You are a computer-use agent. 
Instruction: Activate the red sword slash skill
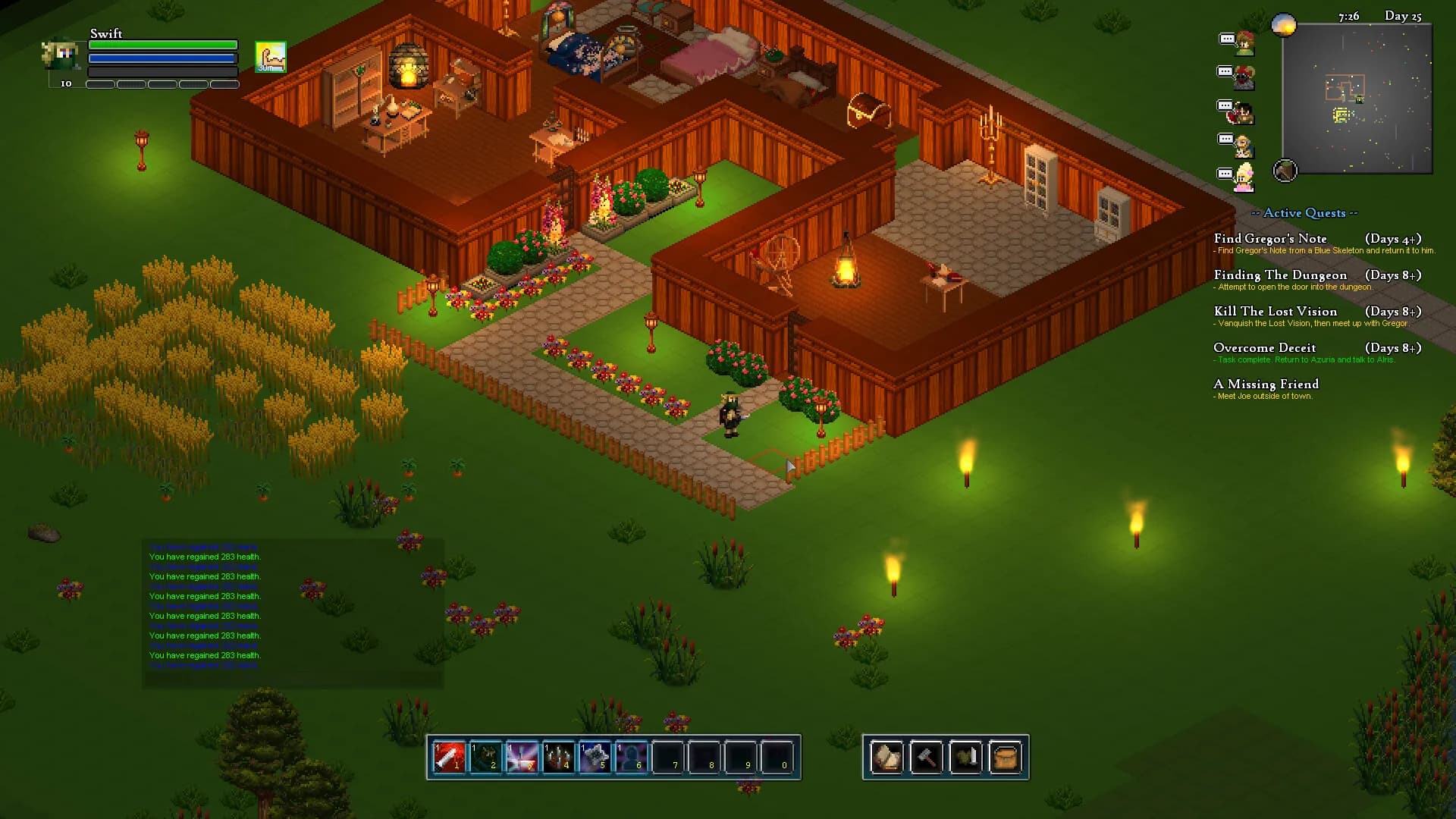[449, 757]
